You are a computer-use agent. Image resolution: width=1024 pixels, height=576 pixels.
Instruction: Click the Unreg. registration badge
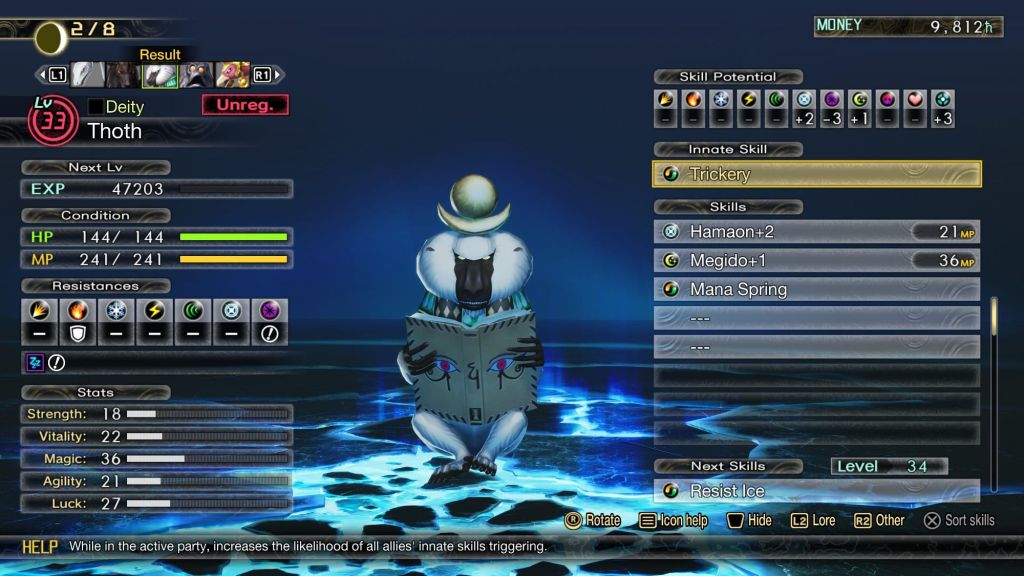coord(245,105)
